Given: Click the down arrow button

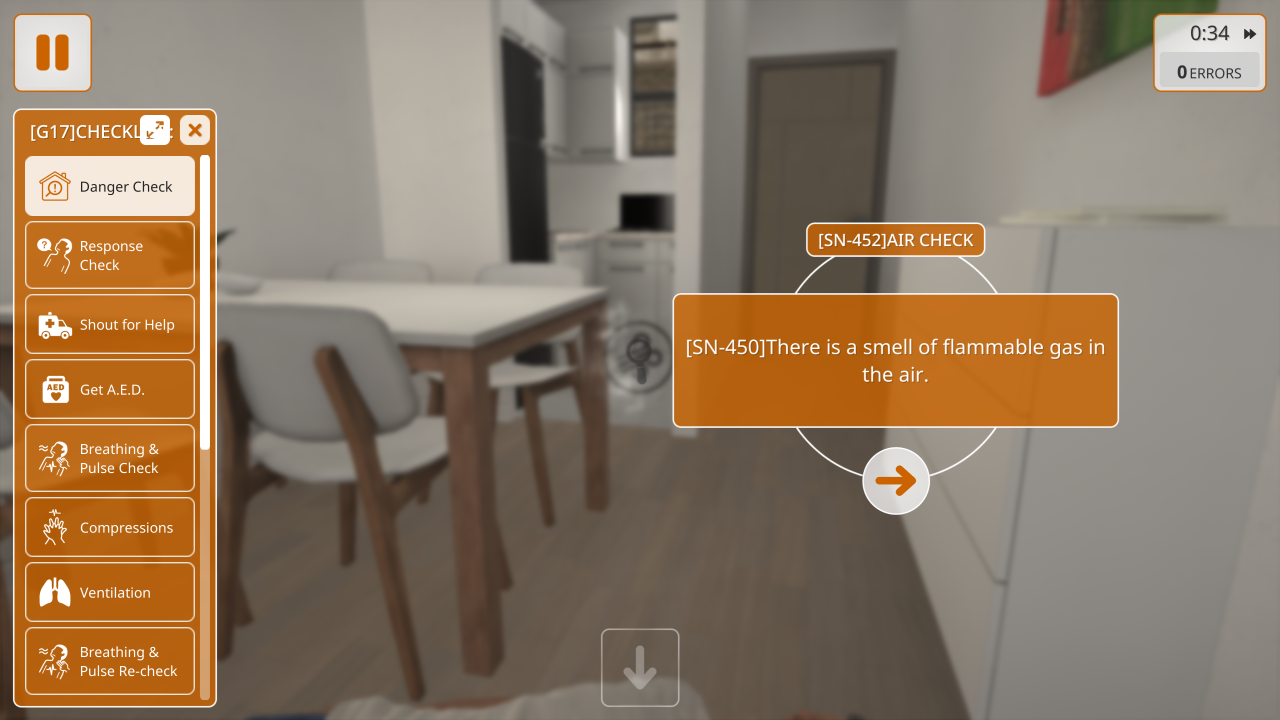Looking at the screenshot, I should (x=640, y=667).
